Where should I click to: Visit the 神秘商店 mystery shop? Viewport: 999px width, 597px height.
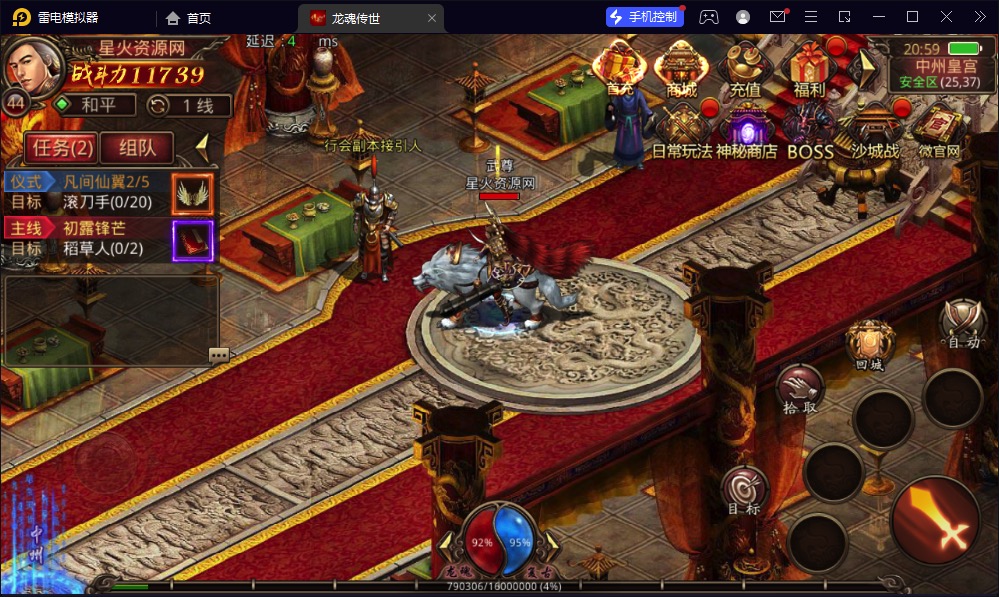[x=746, y=132]
